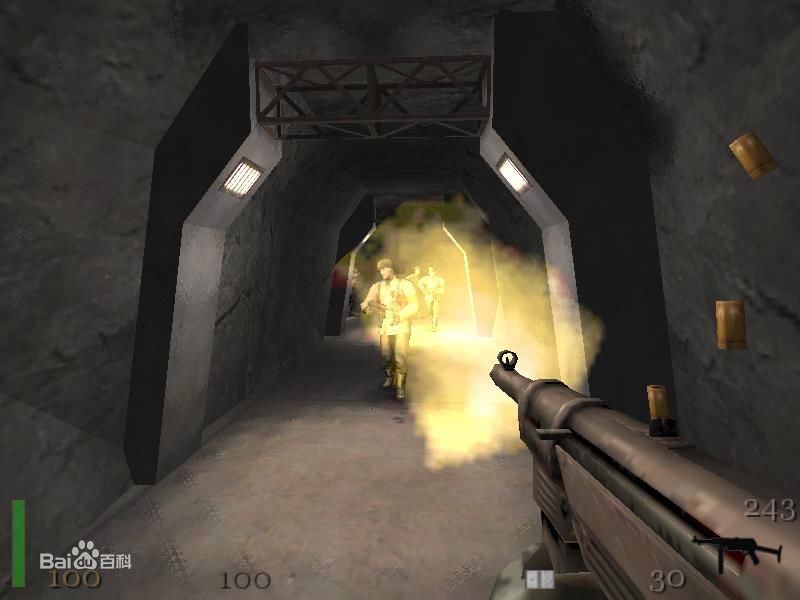This screenshot has width=800, height=600.
Task: Select the MP40 weapon icon
Action: (x=728, y=549)
